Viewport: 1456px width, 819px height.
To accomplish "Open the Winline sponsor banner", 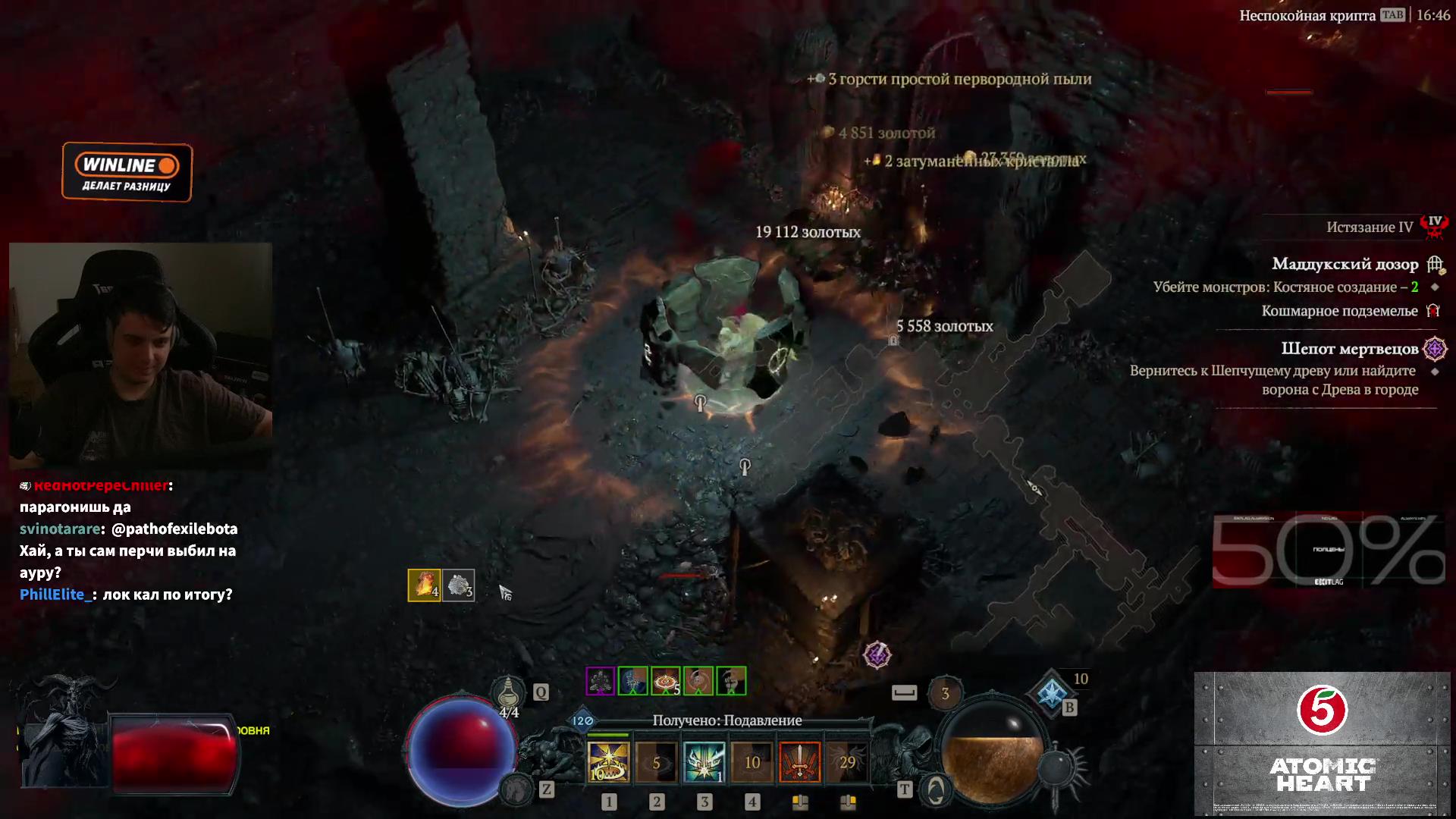I will tap(127, 172).
